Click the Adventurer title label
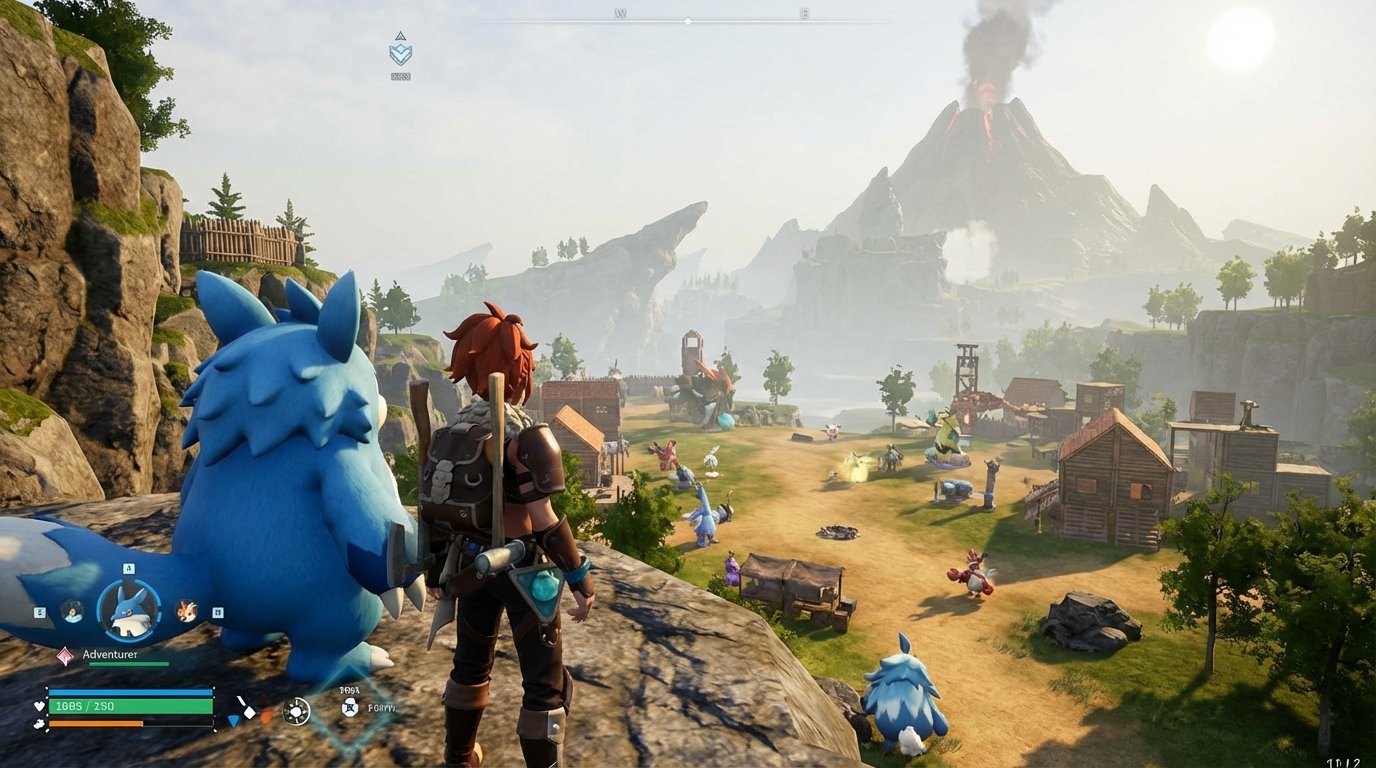Screen dimensions: 1376x768 click(111, 654)
